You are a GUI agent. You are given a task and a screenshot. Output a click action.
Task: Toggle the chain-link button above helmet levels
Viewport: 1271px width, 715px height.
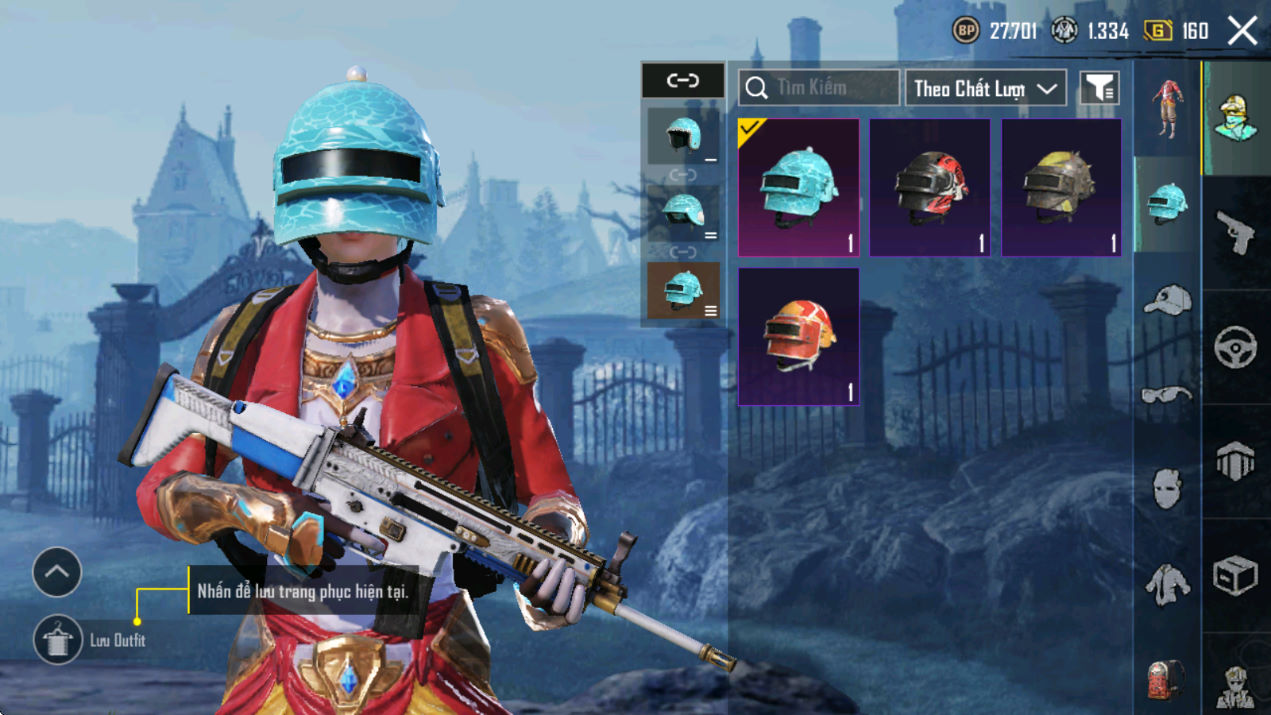click(683, 81)
